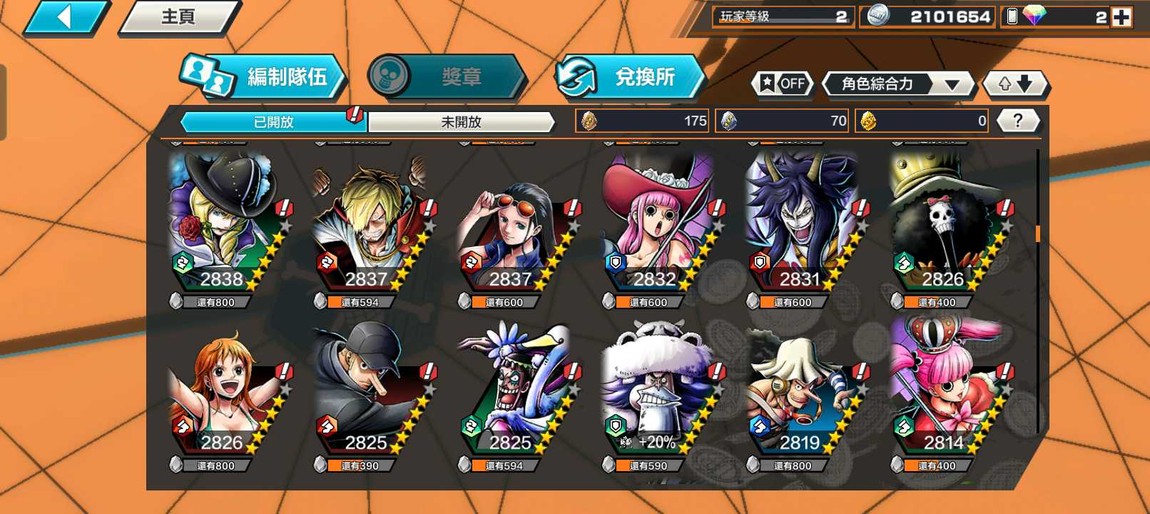The height and width of the screenshot is (514, 1150).
Task: Add more rainbow diamonds with plus
Action: click(x=1122, y=17)
